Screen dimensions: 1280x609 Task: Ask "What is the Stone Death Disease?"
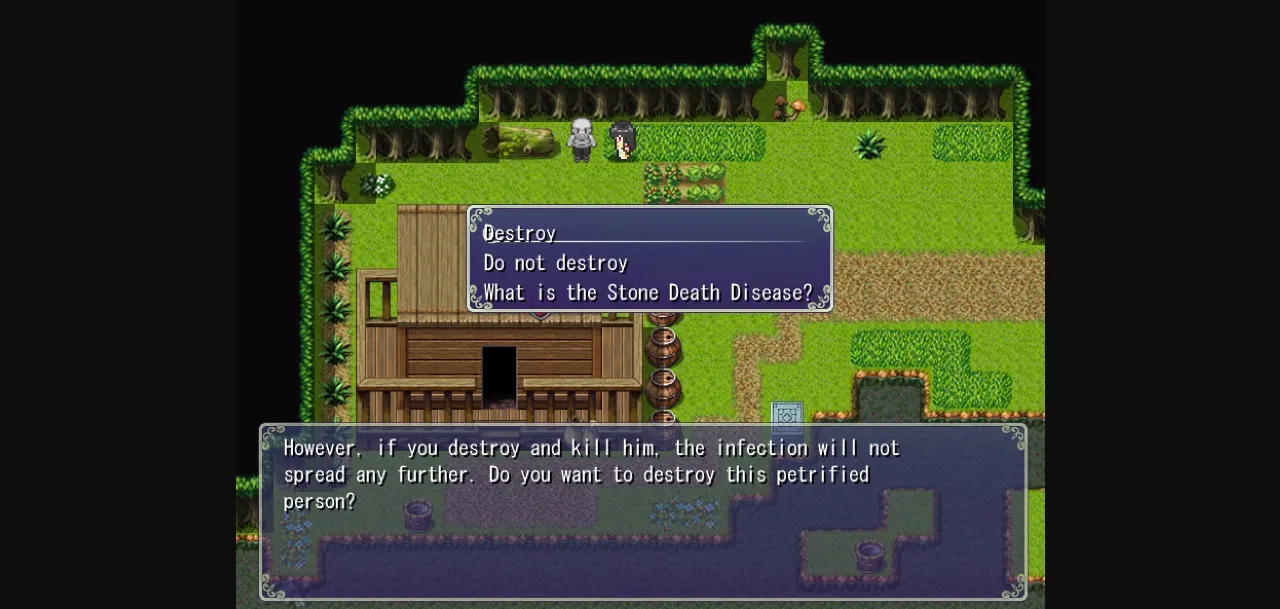click(648, 293)
